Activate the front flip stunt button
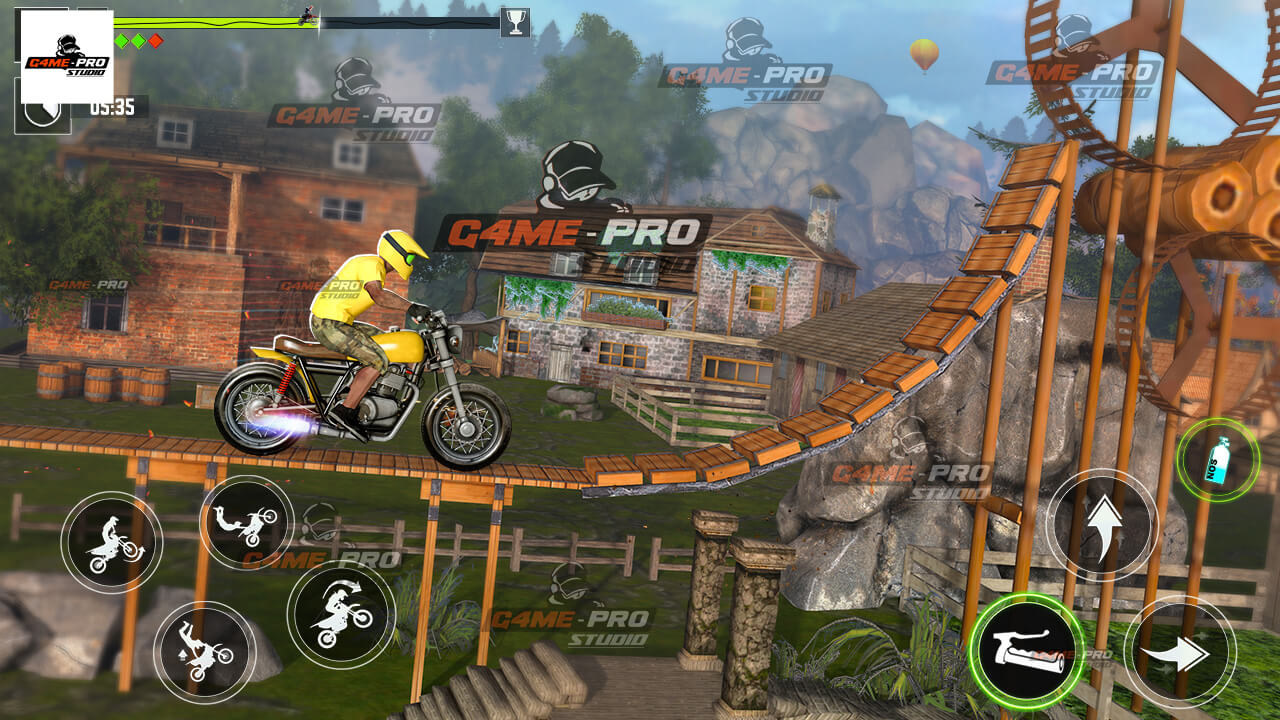Viewport: 1280px width, 720px height. pyautogui.click(x=340, y=614)
